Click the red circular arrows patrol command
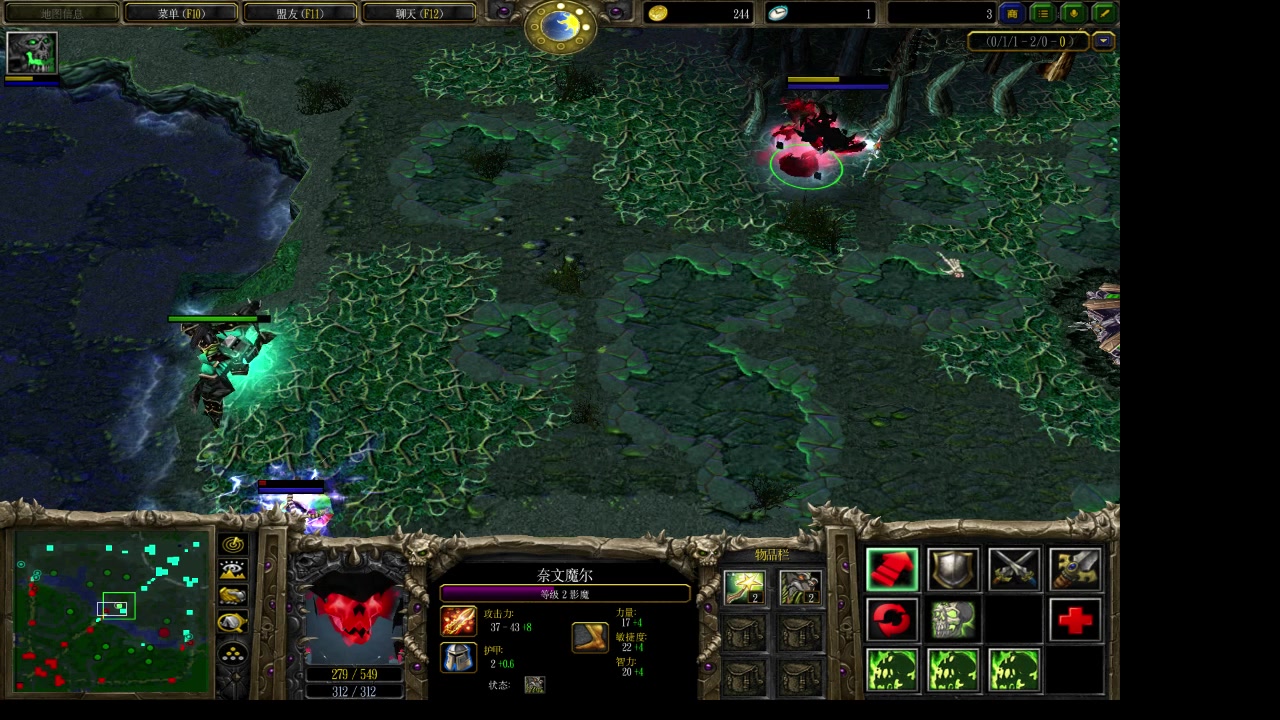The height and width of the screenshot is (720, 1280). [892, 620]
